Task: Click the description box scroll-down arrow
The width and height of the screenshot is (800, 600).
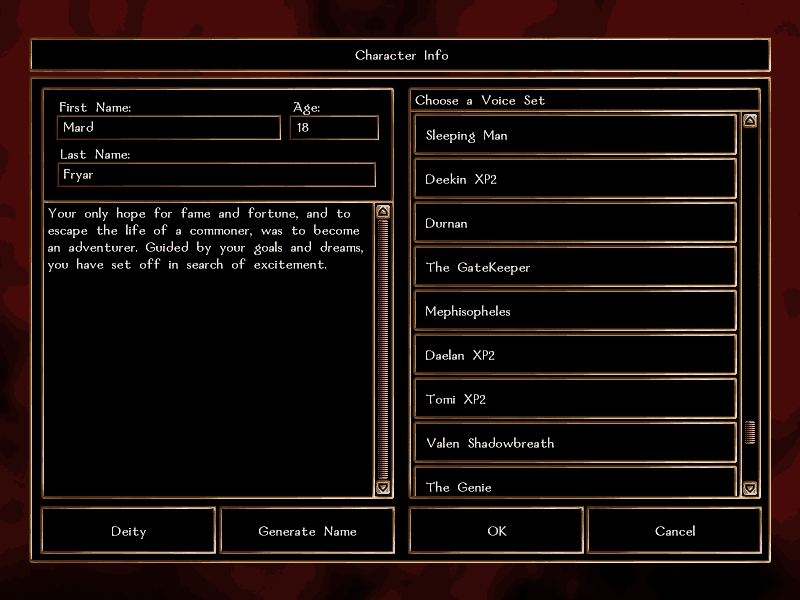Action: [383, 488]
